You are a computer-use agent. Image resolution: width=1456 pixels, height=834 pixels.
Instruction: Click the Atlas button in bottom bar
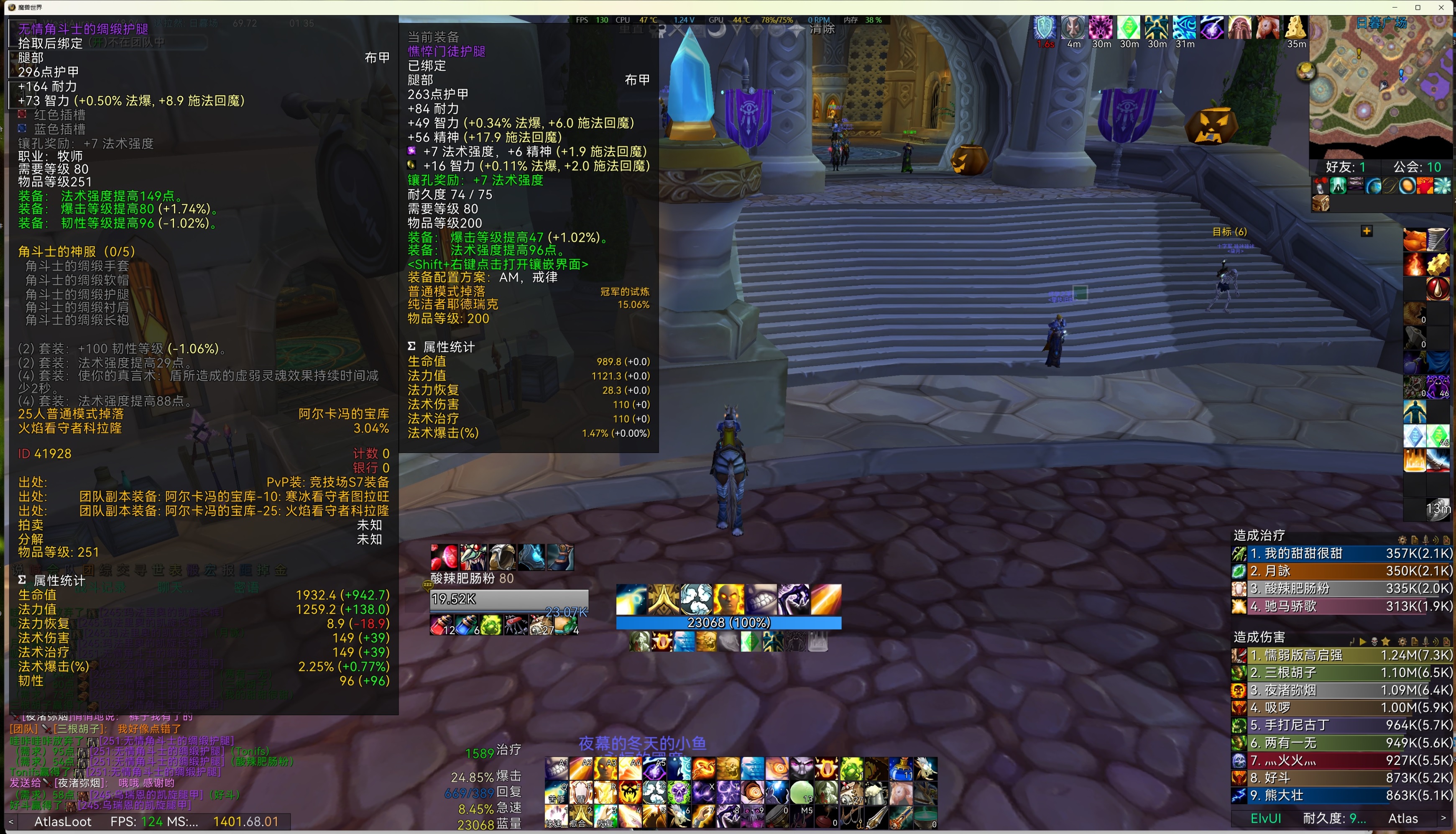point(1403,819)
